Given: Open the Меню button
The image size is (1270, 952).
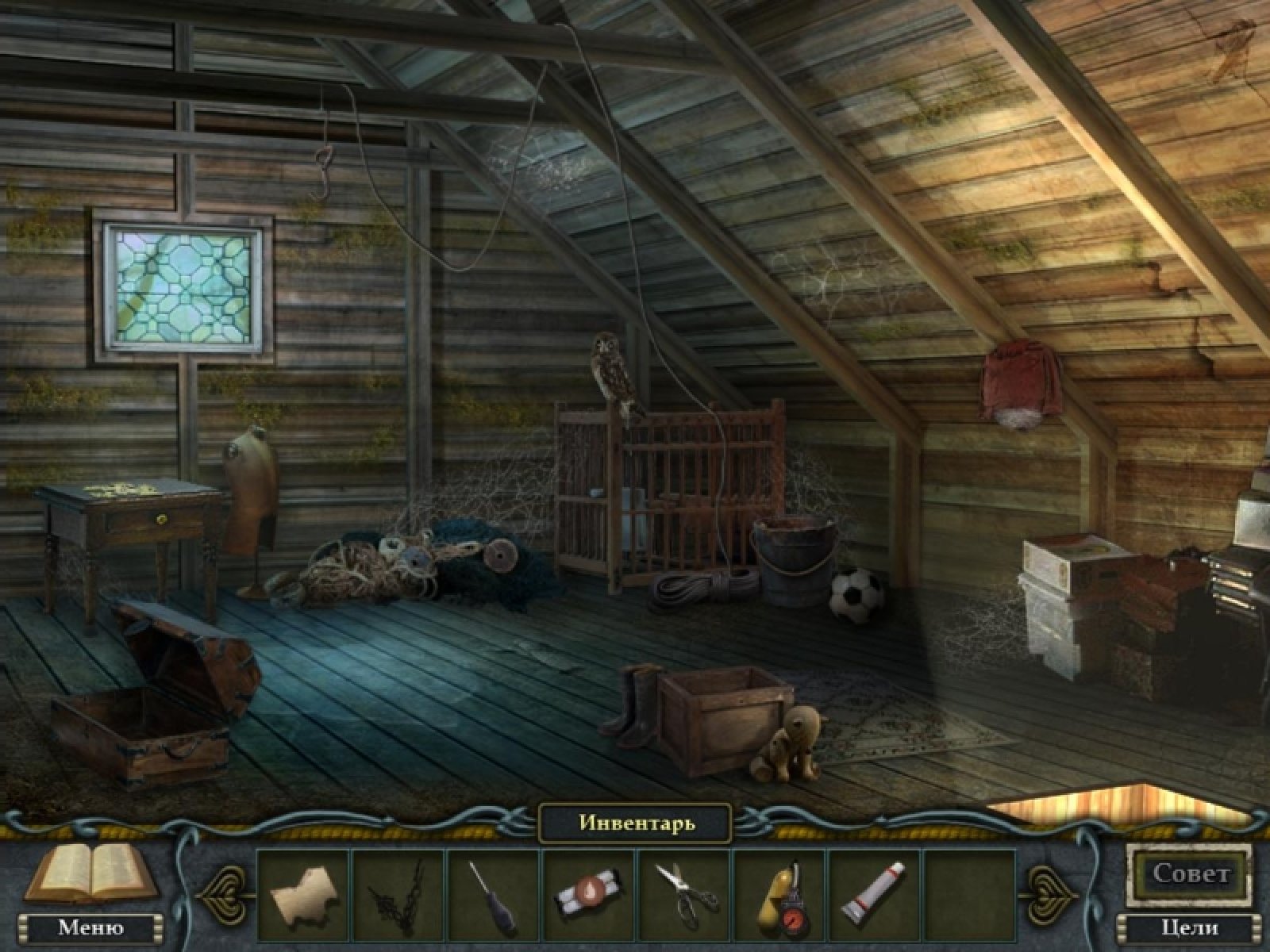Looking at the screenshot, I should point(90,927).
